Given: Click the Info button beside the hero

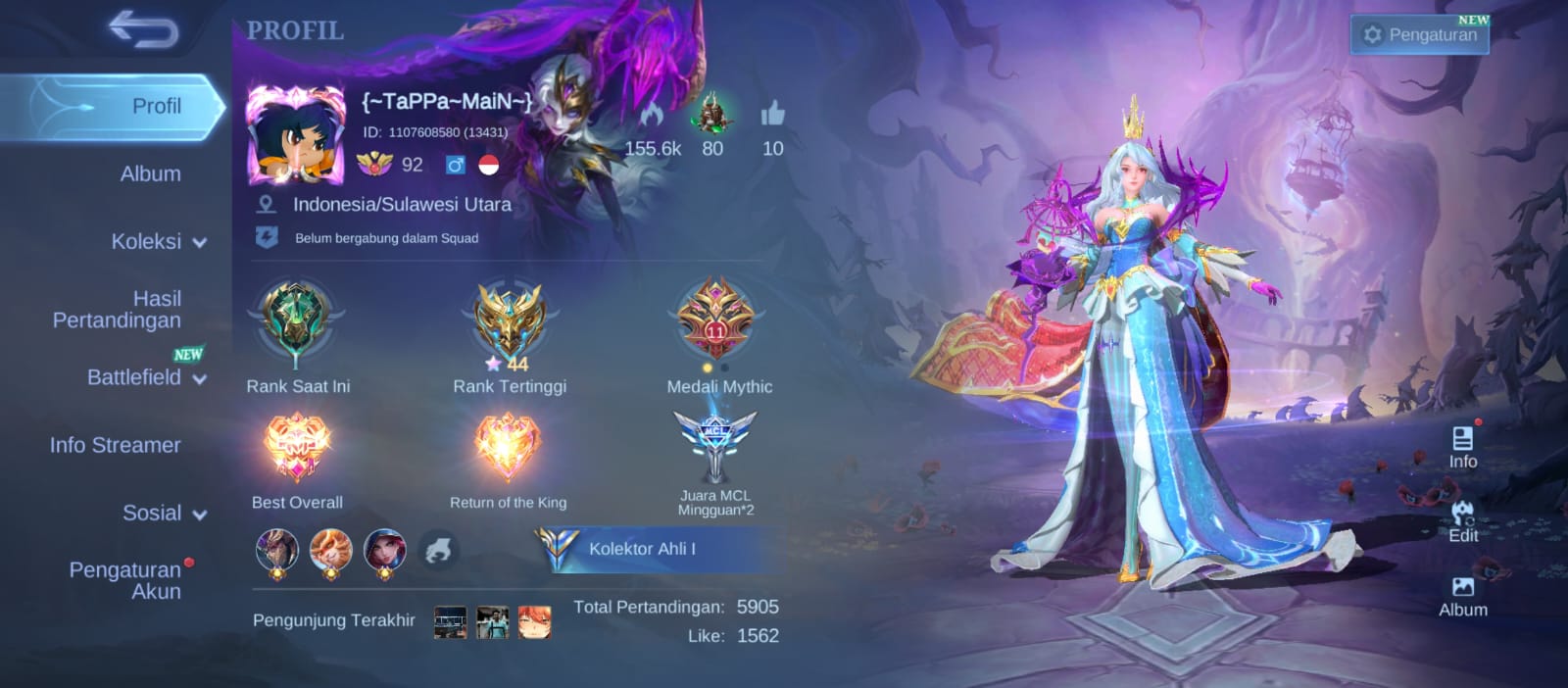Looking at the screenshot, I should coord(1462,446).
